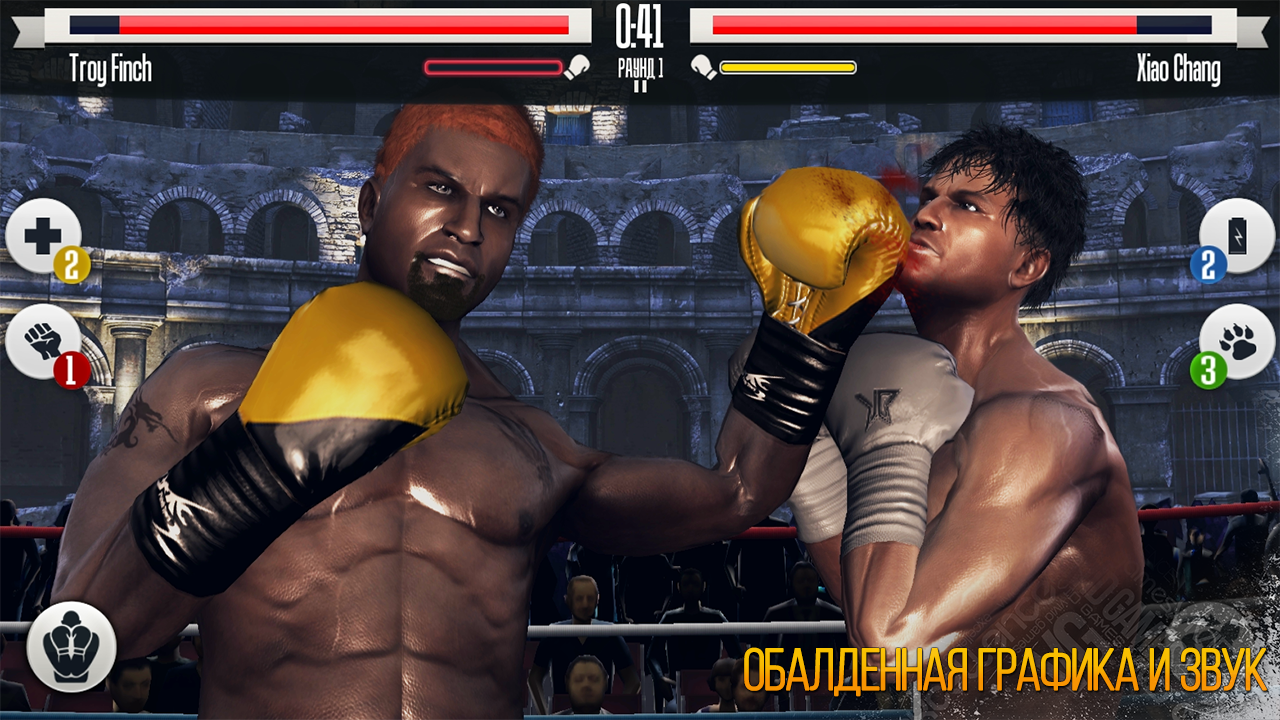Tap the glove icon beside Troy Finch's stamina bar
This screenshot has width=1280, height=720.
[x=576, y=66]
